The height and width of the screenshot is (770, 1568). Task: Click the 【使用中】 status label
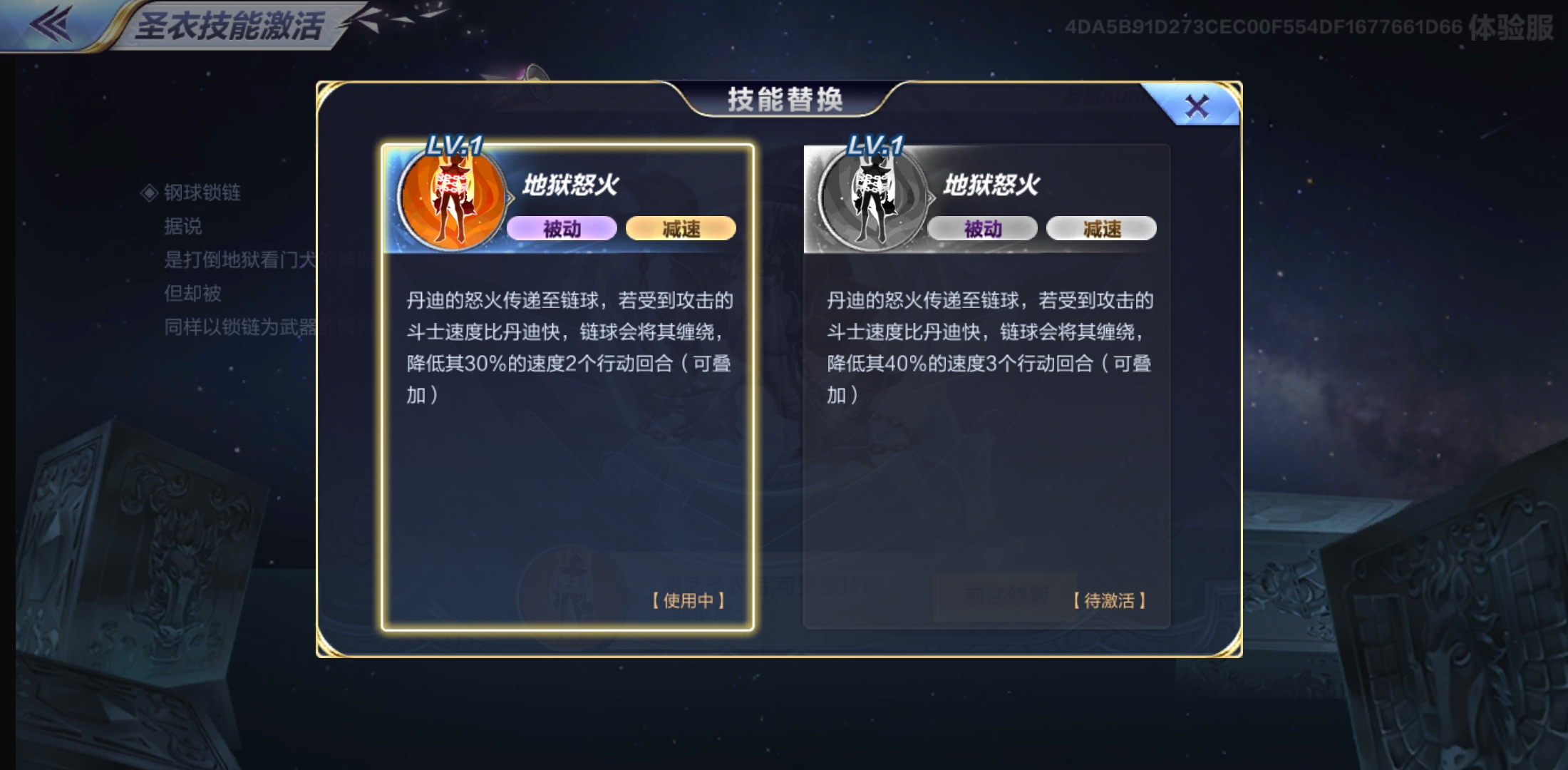[688, 601]
